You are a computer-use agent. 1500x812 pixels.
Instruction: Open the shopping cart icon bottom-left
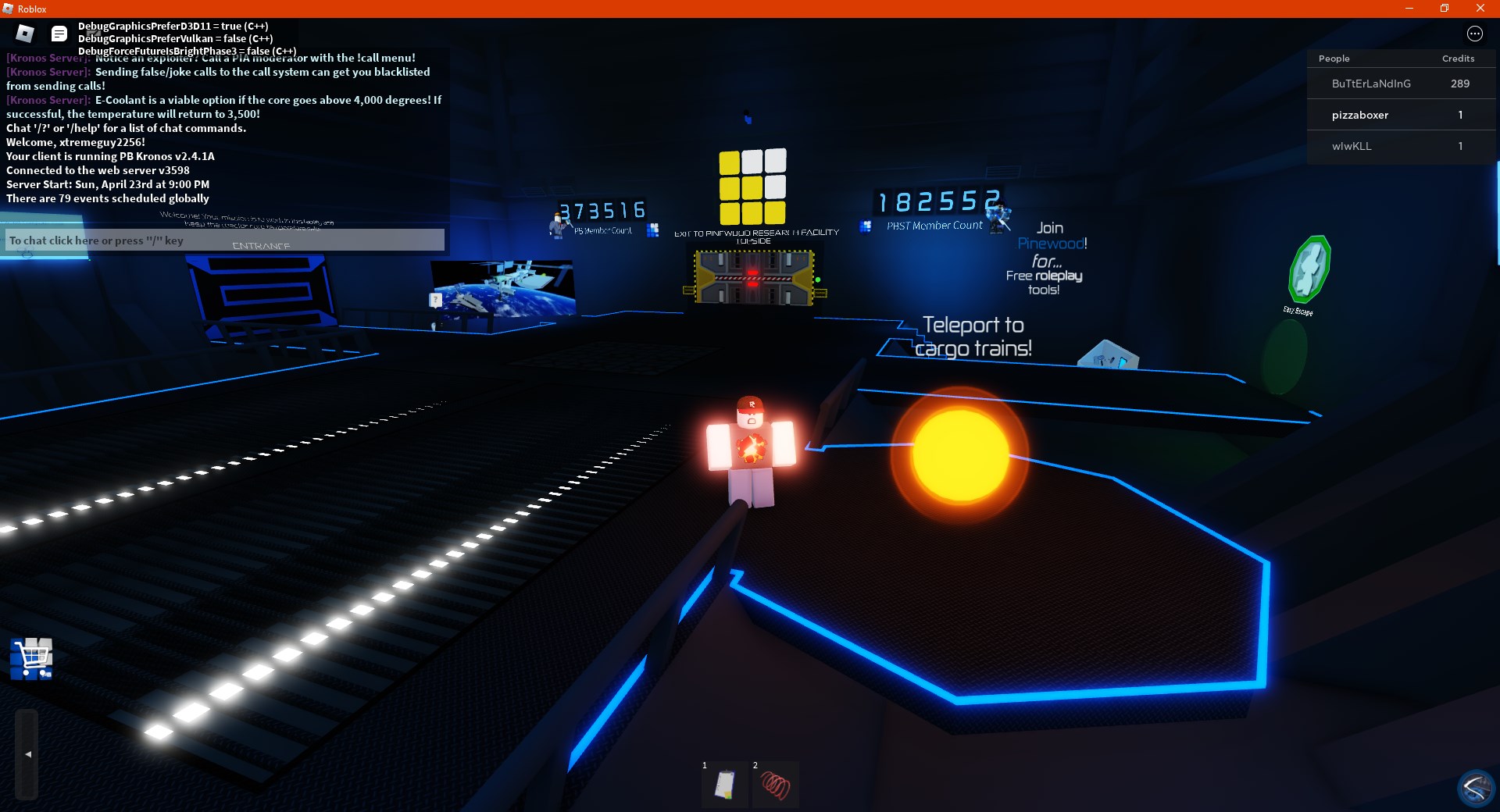coord(31,660)
